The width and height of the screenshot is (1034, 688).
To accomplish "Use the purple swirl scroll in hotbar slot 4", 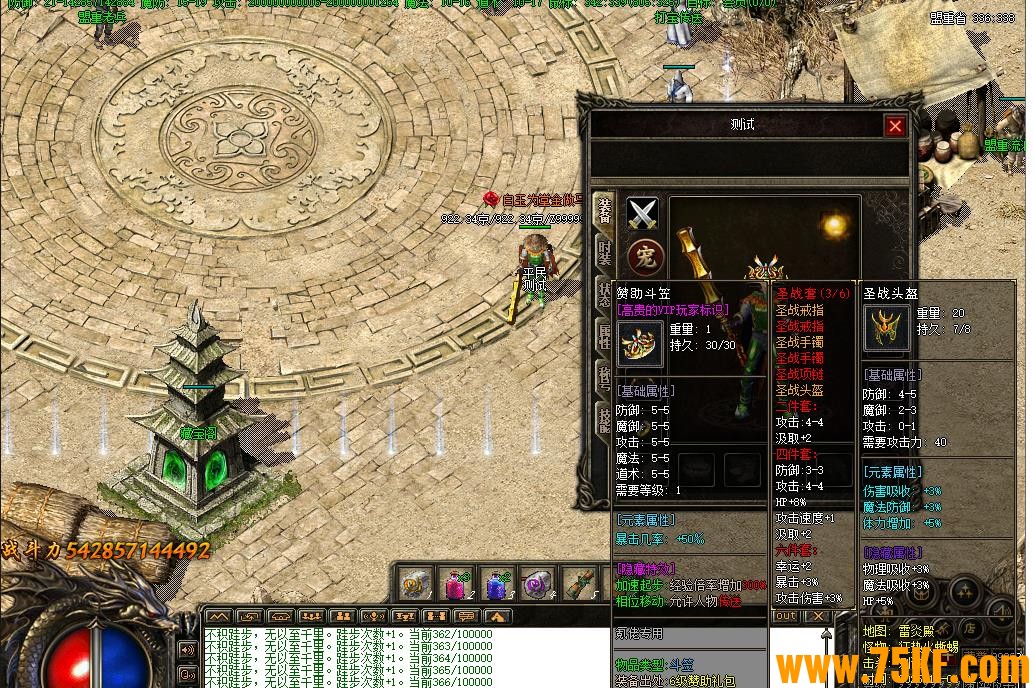I will pos(539,584).
